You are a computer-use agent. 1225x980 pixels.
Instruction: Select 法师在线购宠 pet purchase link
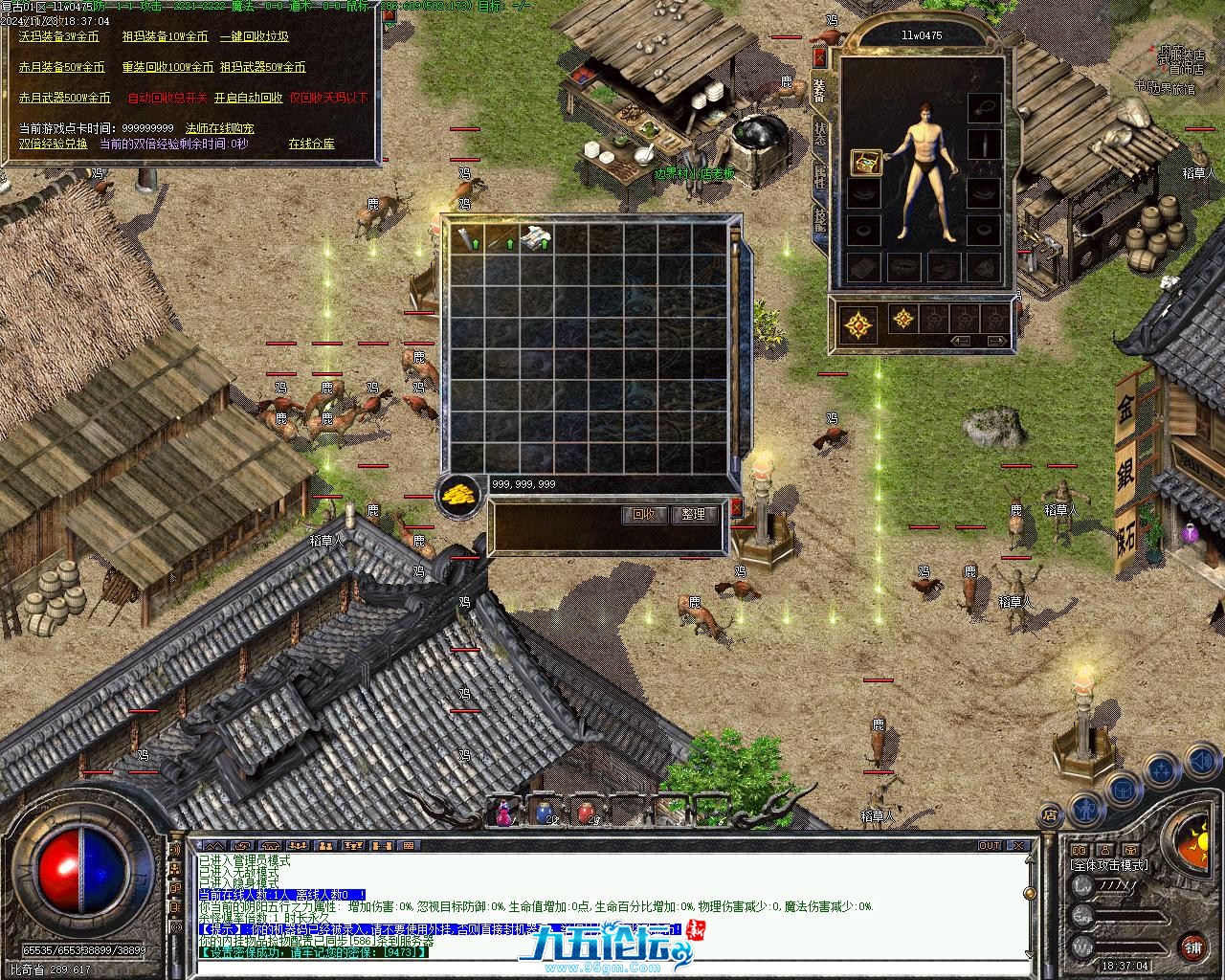click(219, 128)
